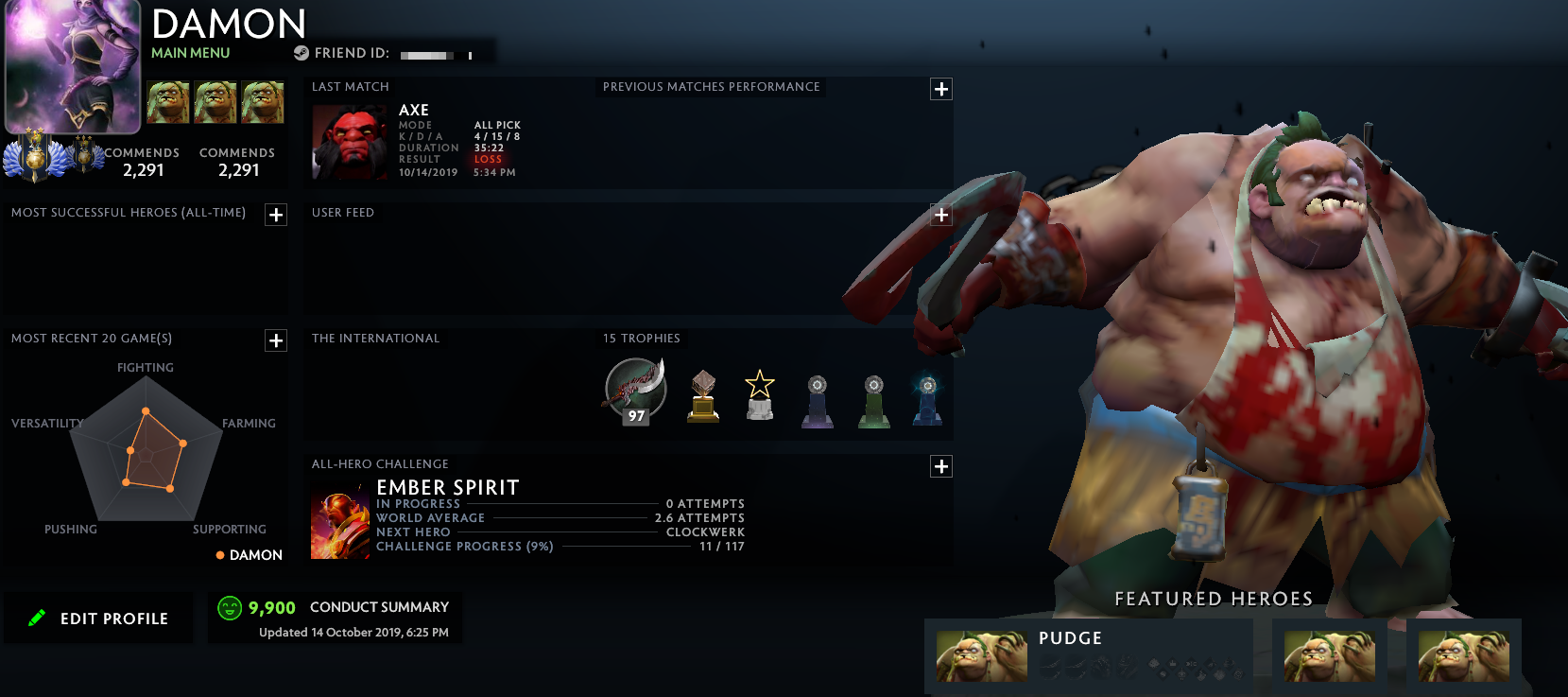Click the Damon profile avatar picture

[x=73, y=66]
